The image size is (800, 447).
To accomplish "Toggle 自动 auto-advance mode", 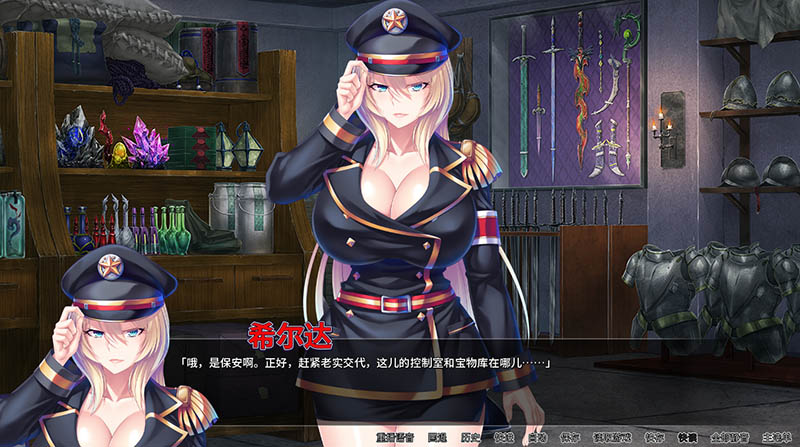I will [538, 437].
